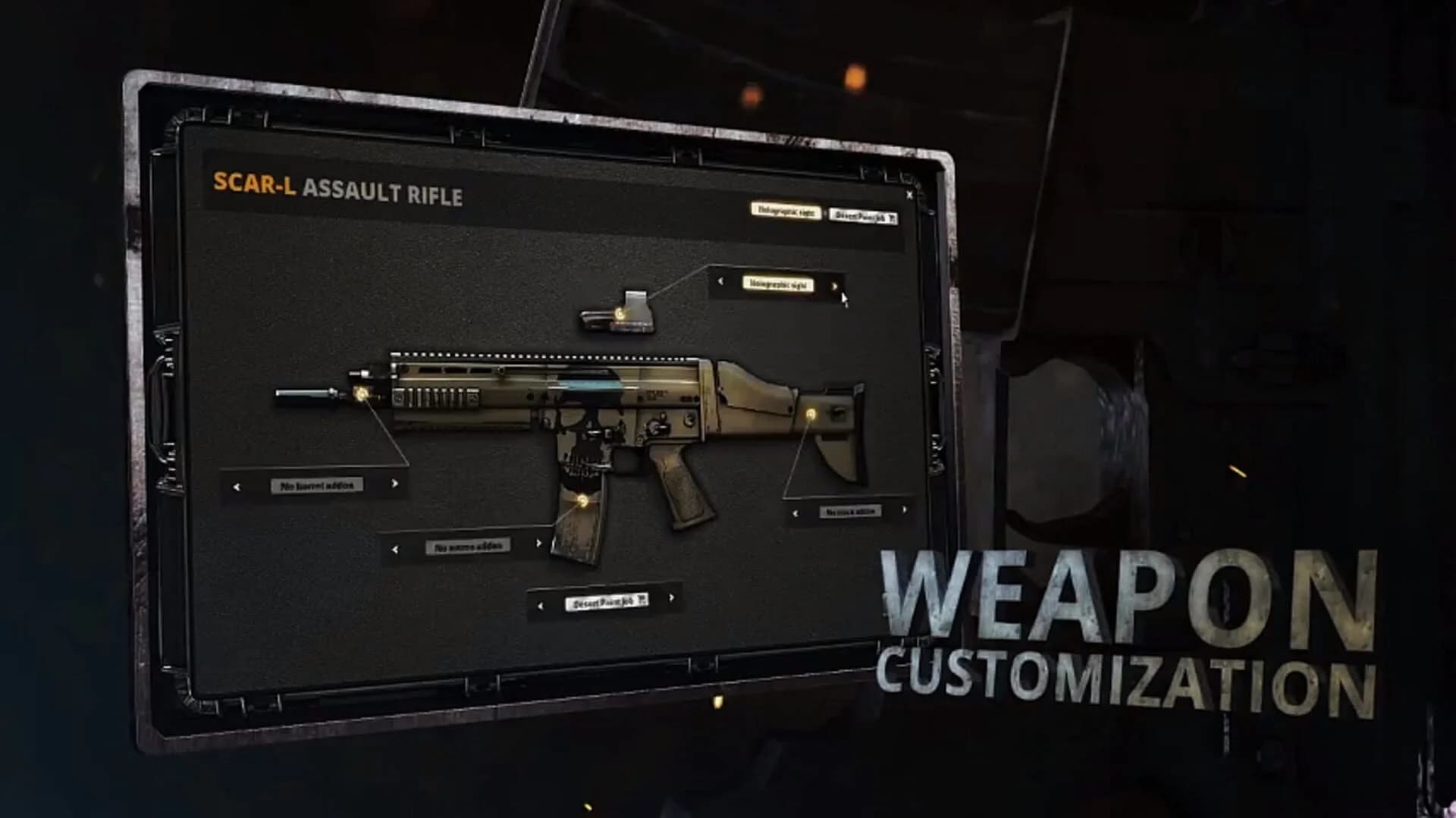This screenshot has width=1456, height=818.
Task: Open the Desert Paint Job dropdown at top right
Action: (x=863, y=216)
